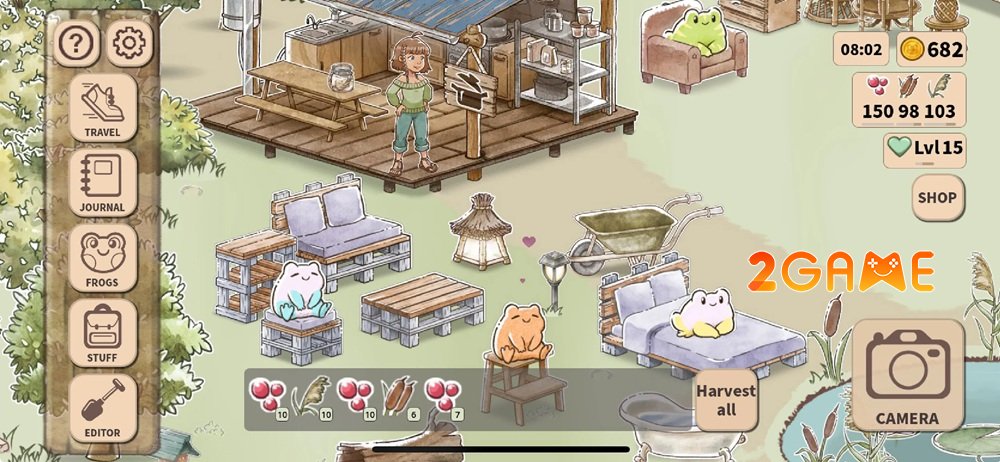This screenshot has height=462, width=1000.
Task: Enter the Editor shovel mode
Action: pyautogui.click(x=102, y=408)
